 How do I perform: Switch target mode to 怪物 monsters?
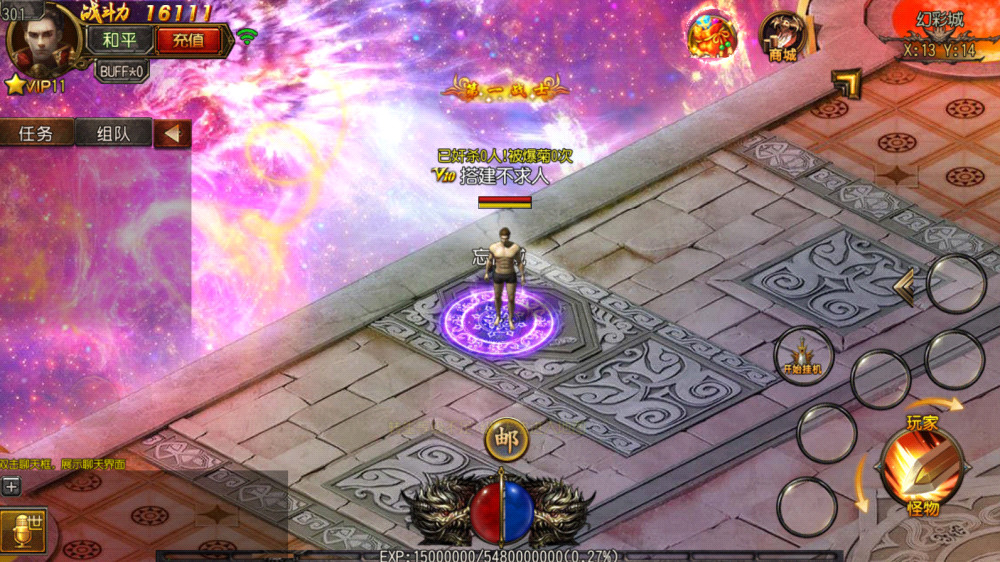922,508
